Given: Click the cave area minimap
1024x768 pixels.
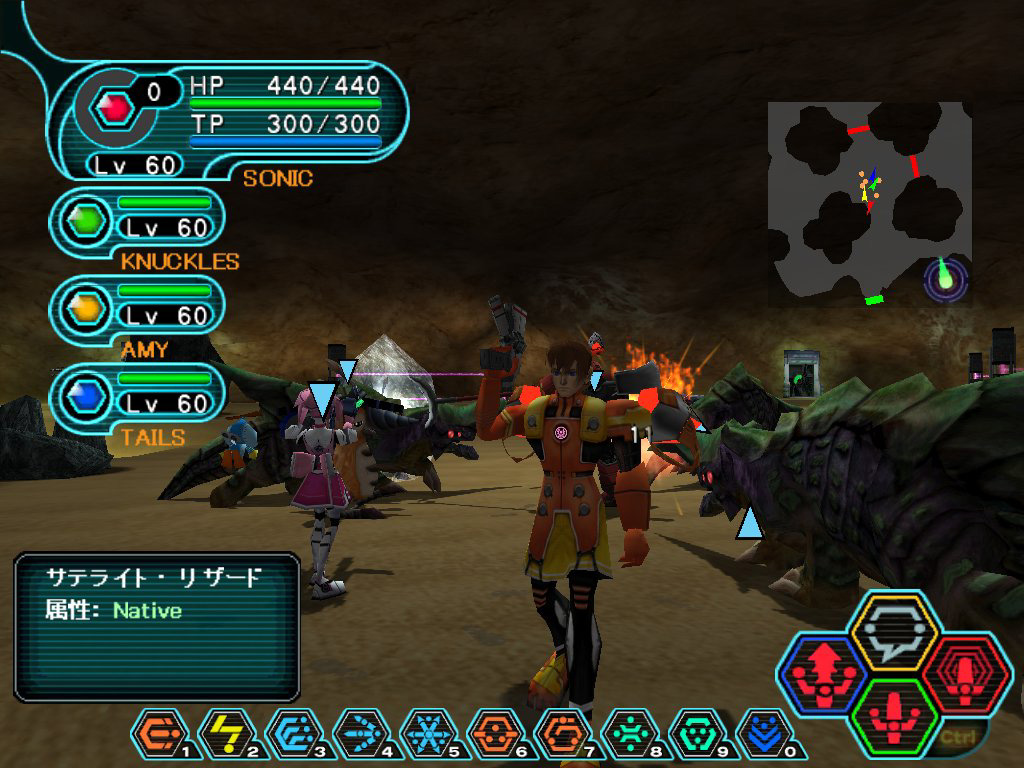Looking at the screenshot, I should 868,200.
